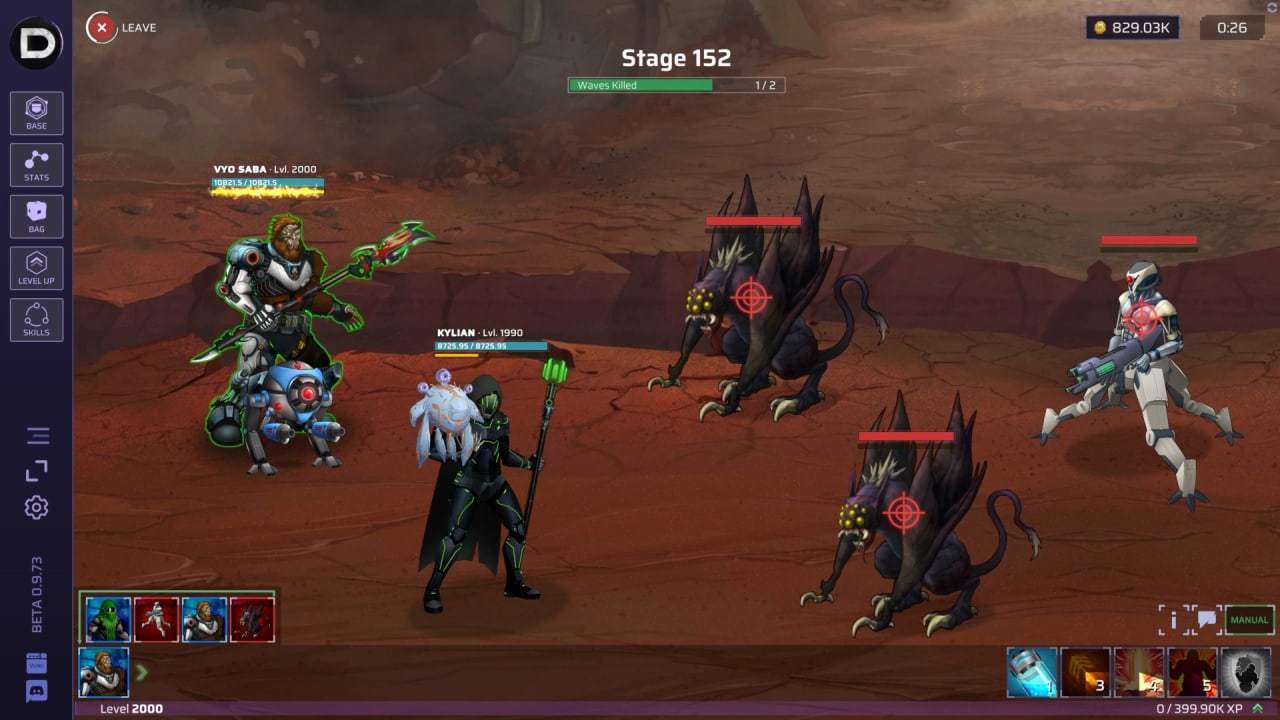
Task: Open the settings gear icon
Action: tap(37, 507)
